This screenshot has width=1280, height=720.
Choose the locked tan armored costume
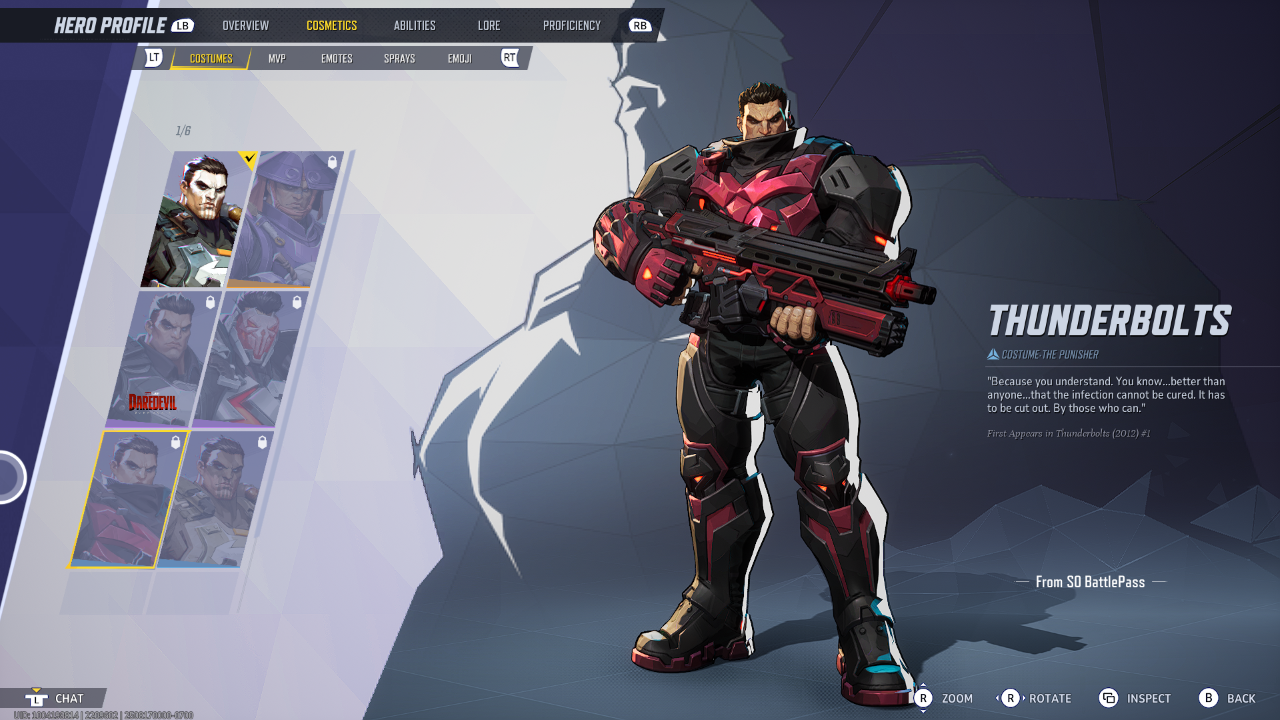pyautogui.click(x=213, y=499)
